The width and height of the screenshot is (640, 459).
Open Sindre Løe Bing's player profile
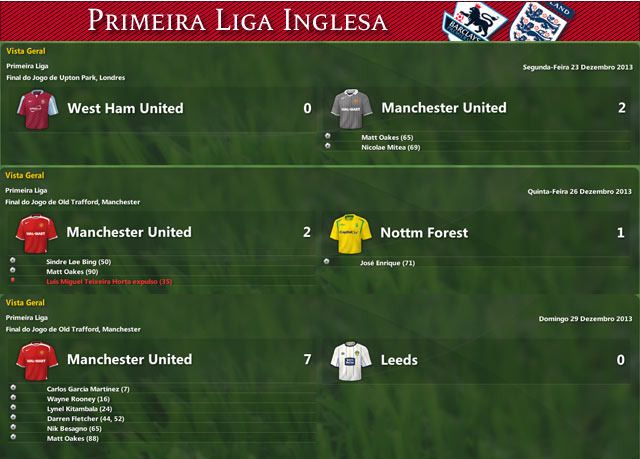point(78,261)
